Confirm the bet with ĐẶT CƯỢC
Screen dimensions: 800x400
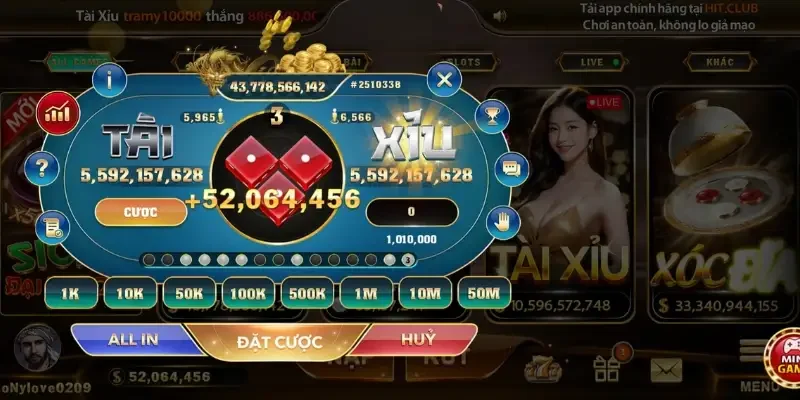(x=279, y=342)
